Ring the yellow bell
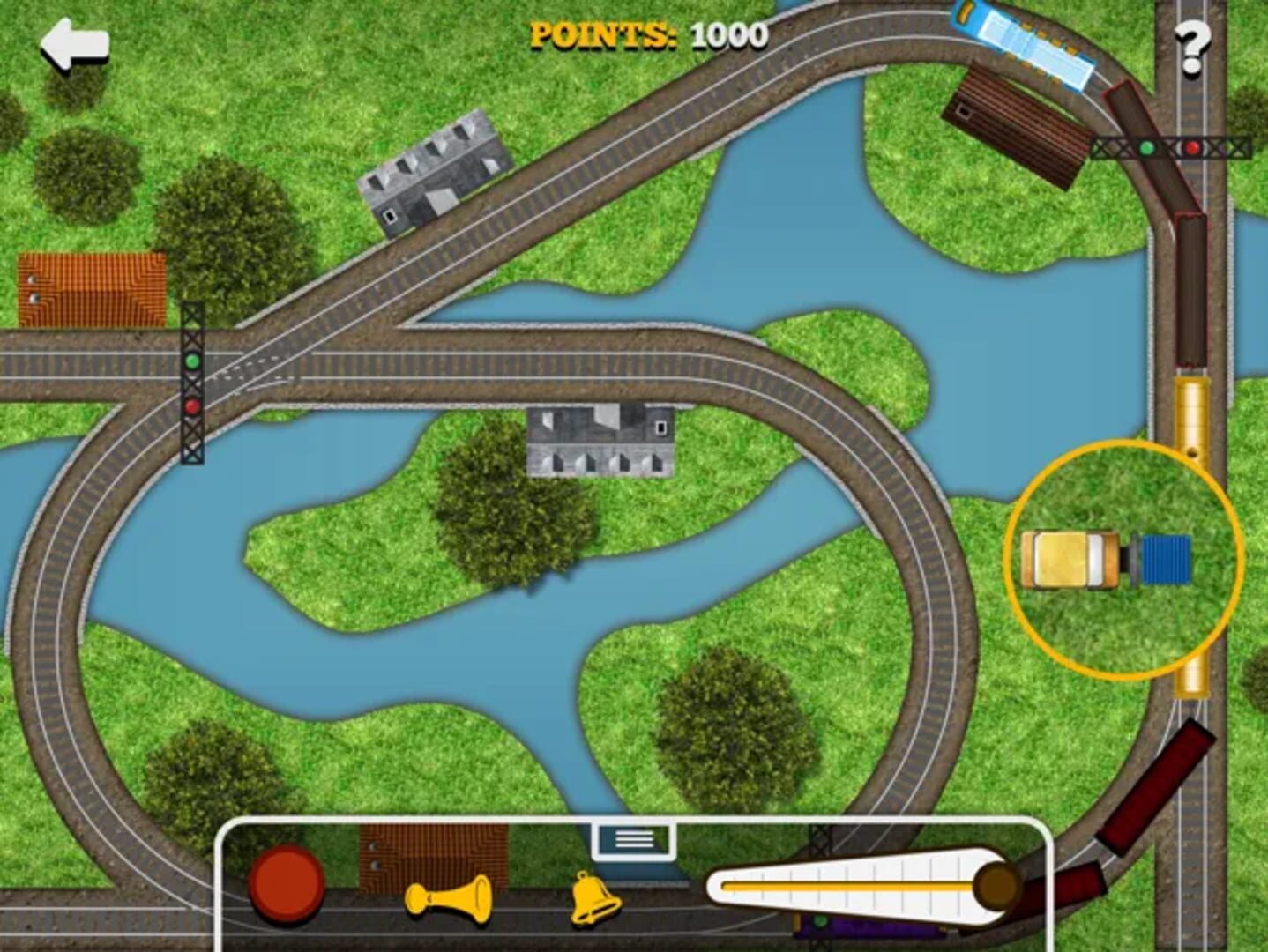 coord(594,897)
